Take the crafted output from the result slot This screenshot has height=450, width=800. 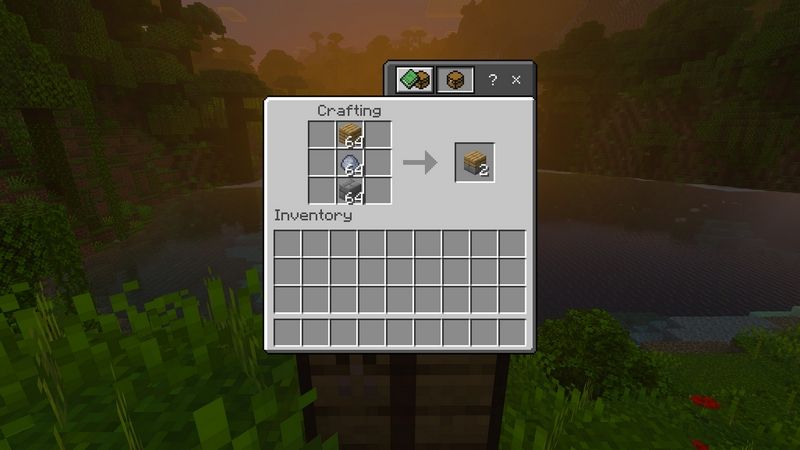(475, 163)
